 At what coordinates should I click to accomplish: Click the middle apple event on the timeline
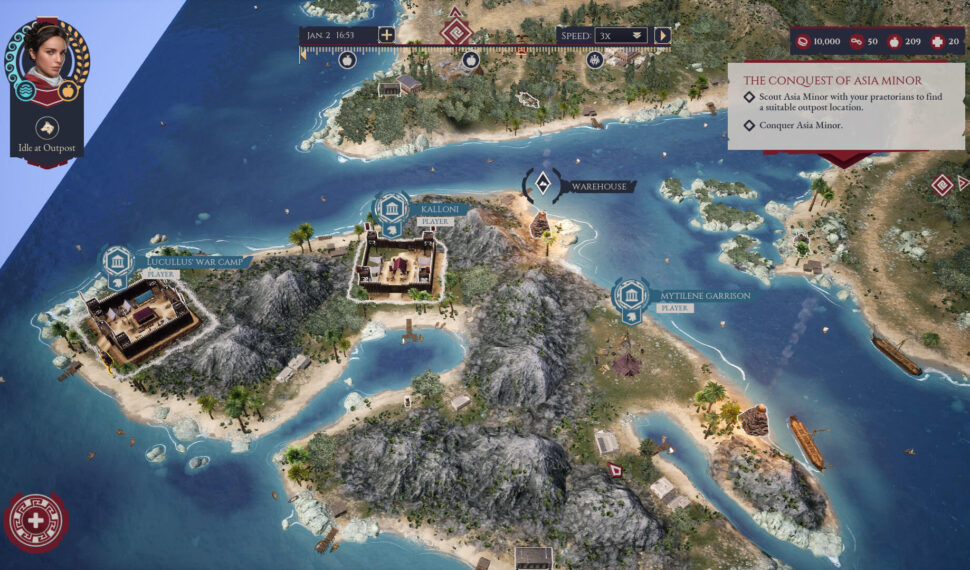click(471, 60)
